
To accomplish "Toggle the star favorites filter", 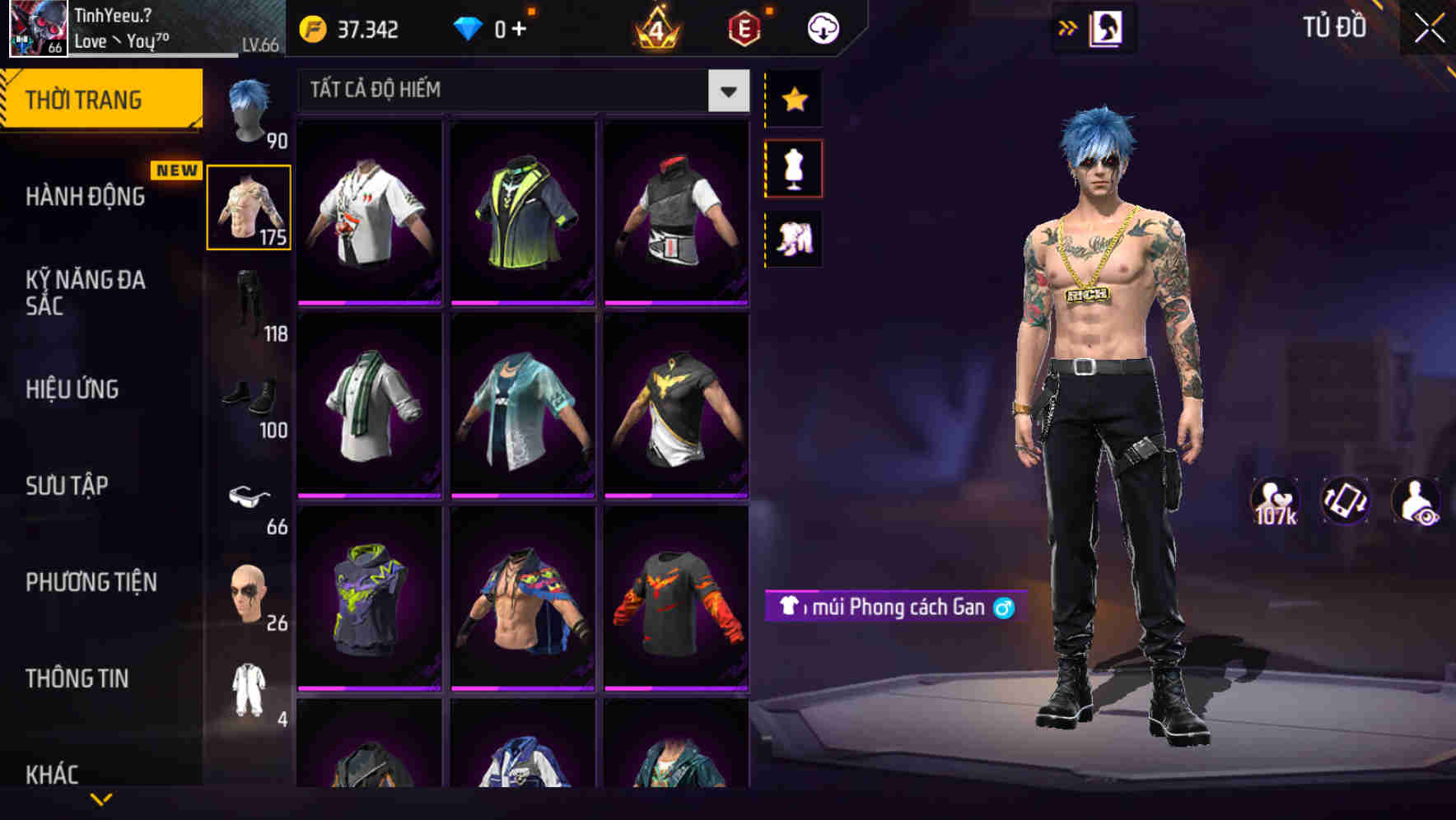I will (x=794, y=99).
